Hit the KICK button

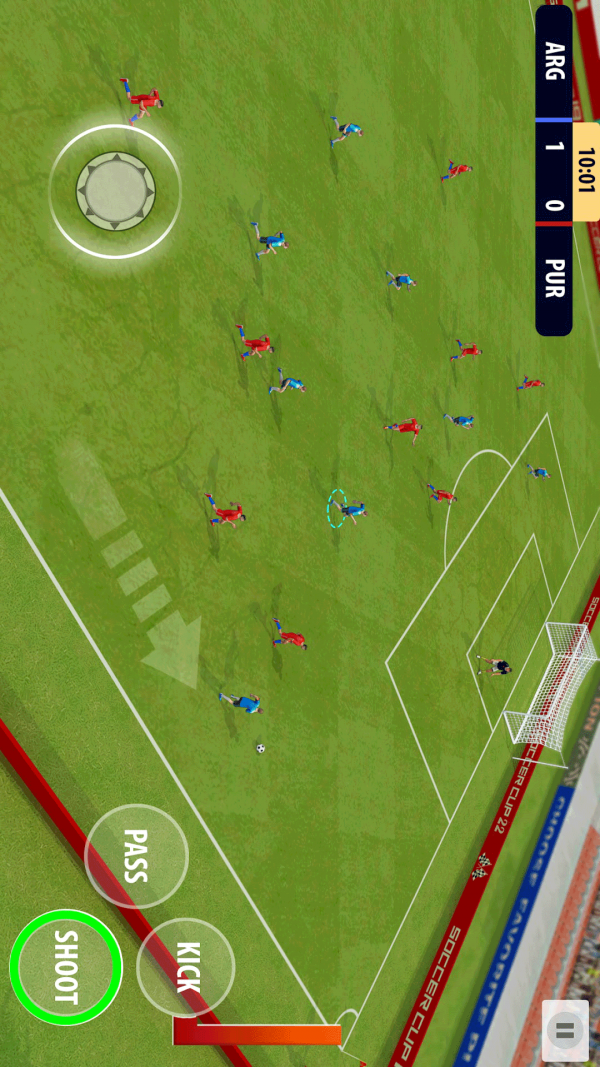186,967
